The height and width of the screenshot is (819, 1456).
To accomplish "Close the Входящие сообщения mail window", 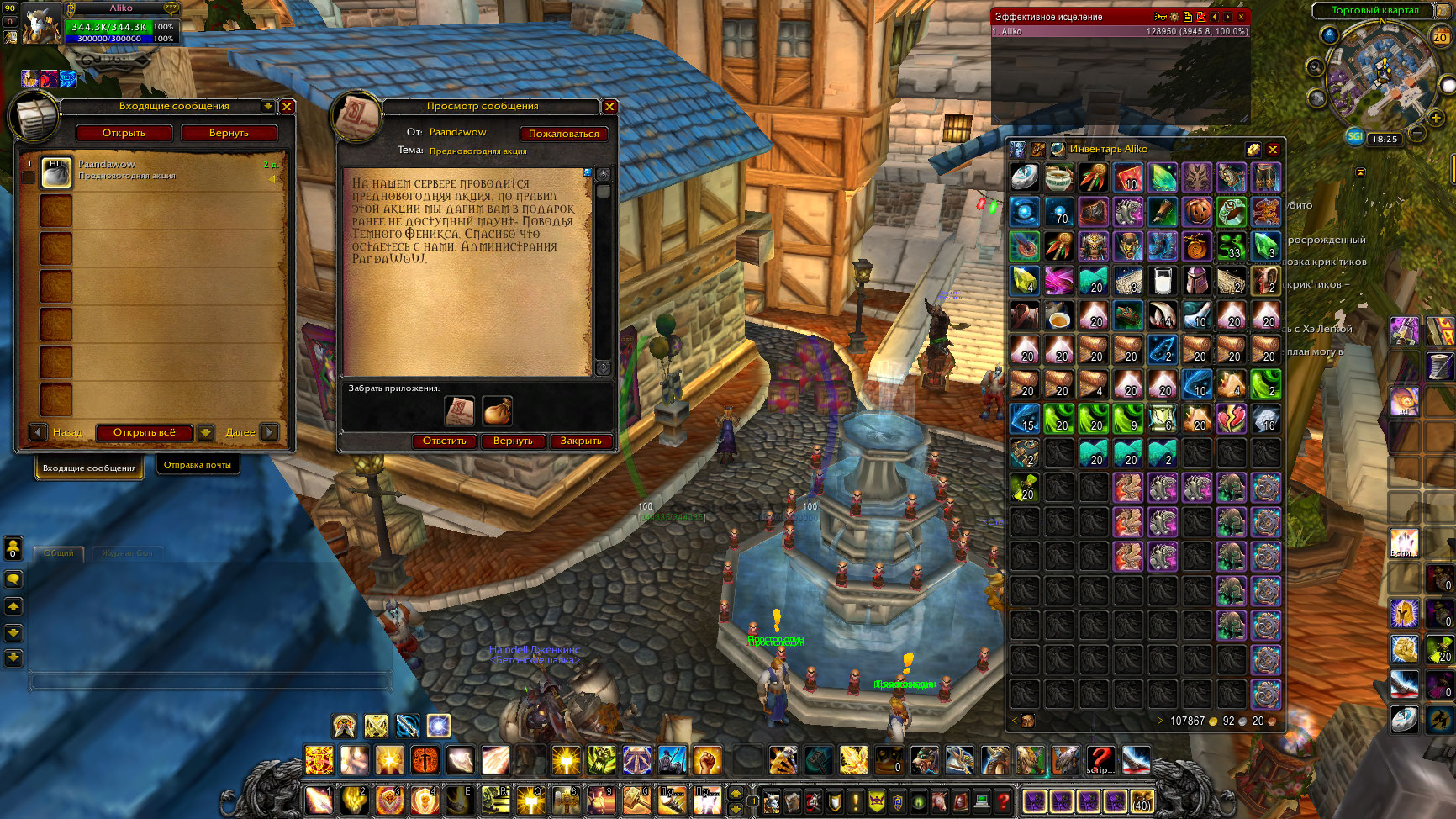I will 287,107.
